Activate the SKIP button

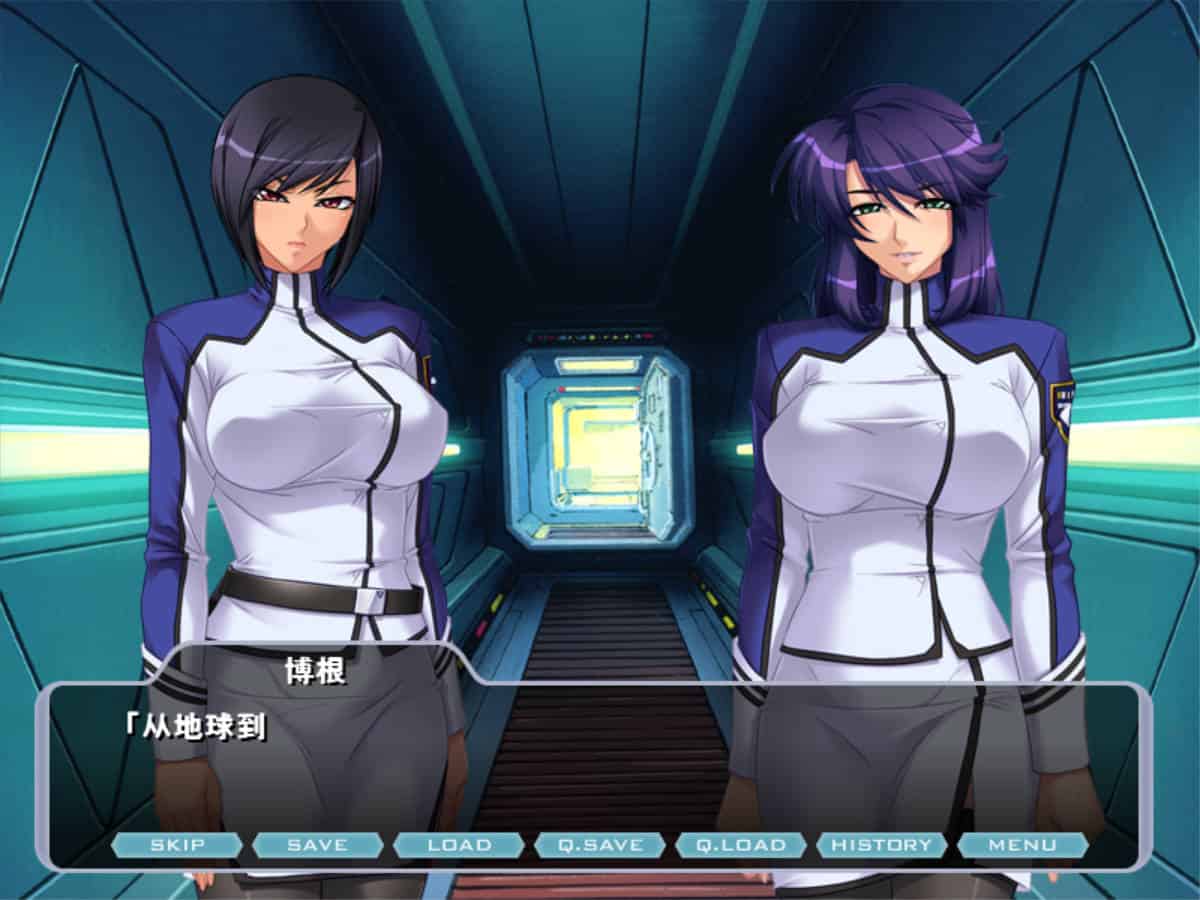(x=177, y=845)
